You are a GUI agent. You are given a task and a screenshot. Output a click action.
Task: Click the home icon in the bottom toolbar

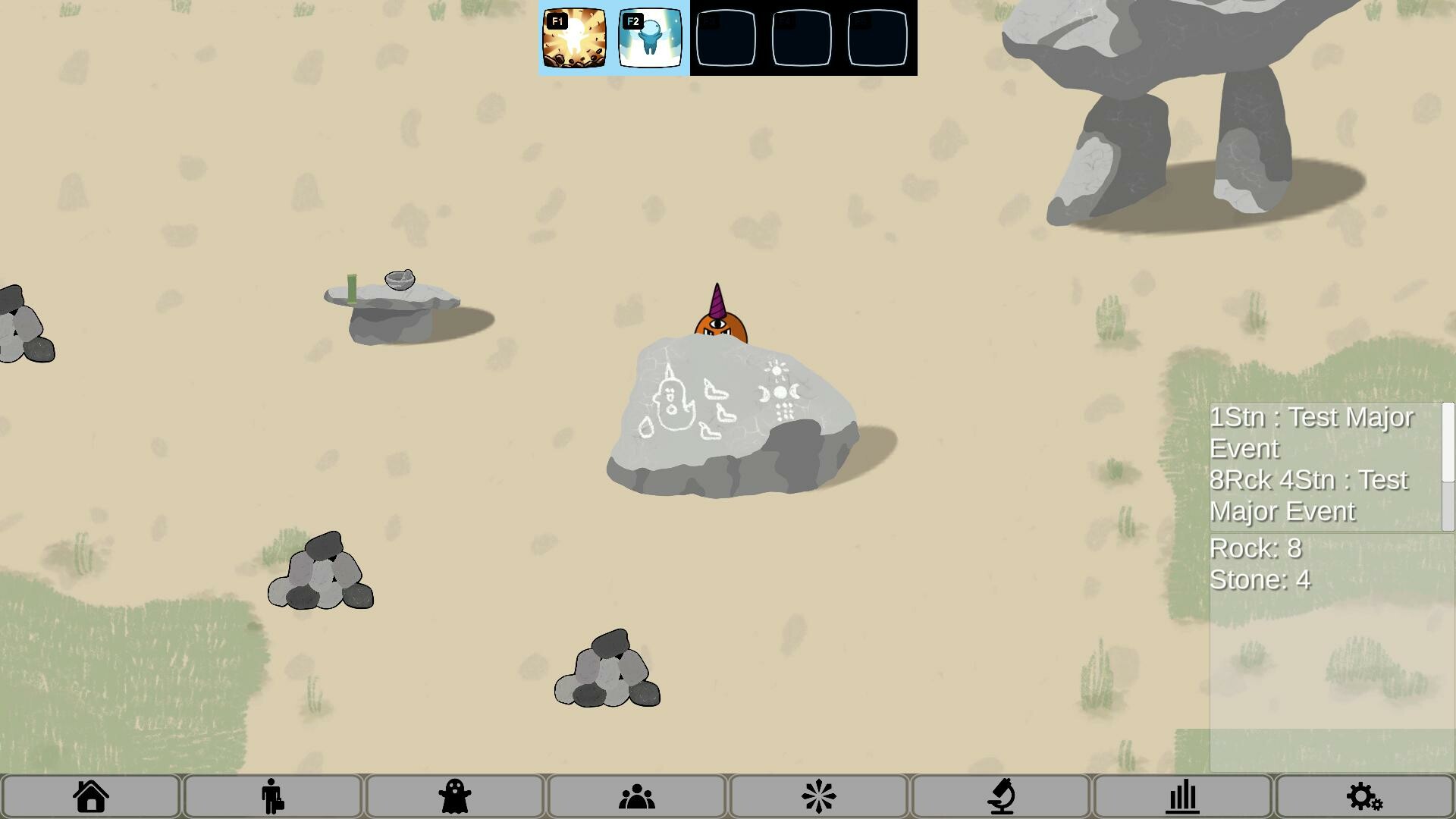click(x=91, y=795)
